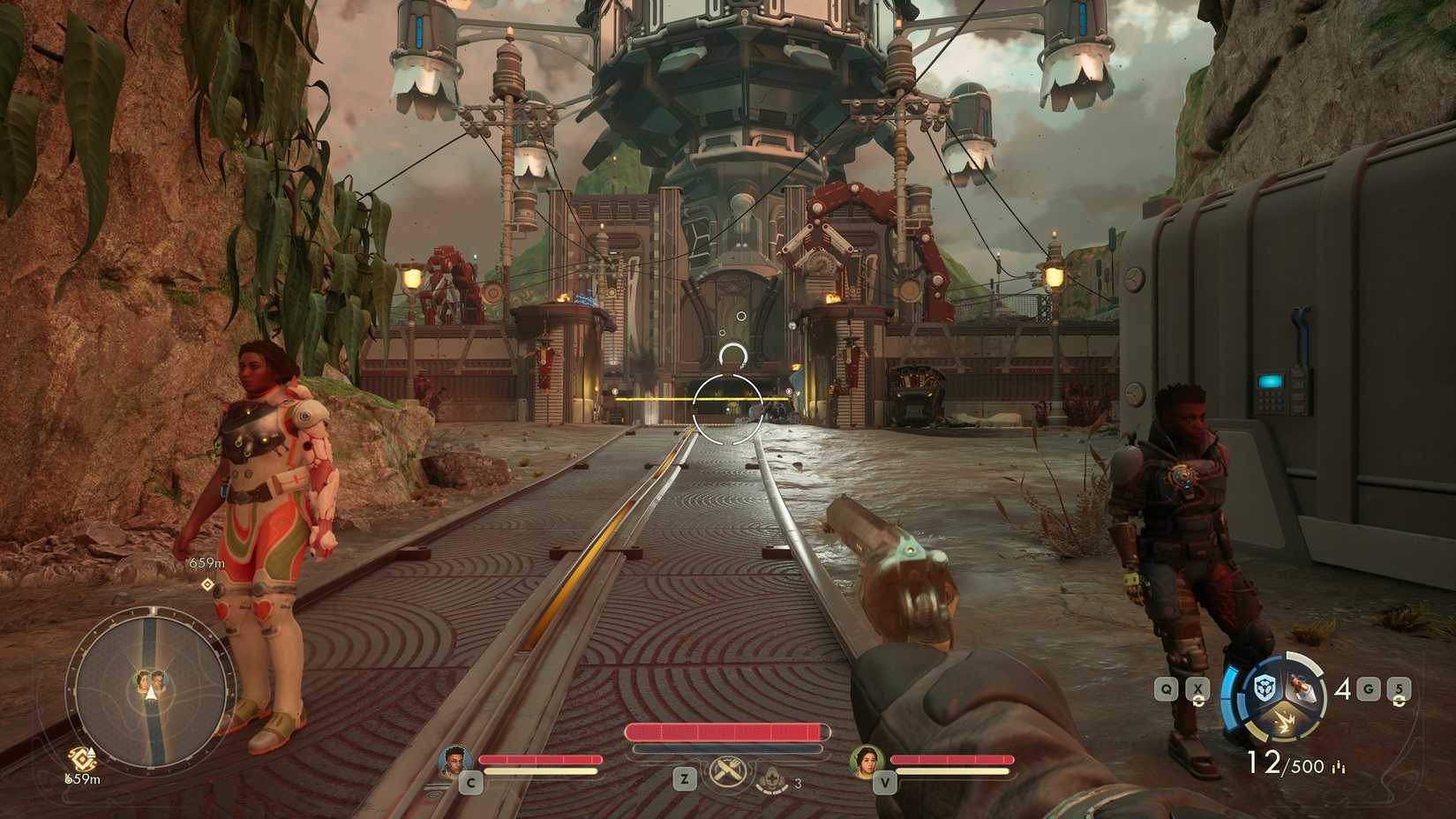The width and height of the screenshot is (1456, 819).
Task: Click the grenade counter showing 4
Action: [1343, 689]
